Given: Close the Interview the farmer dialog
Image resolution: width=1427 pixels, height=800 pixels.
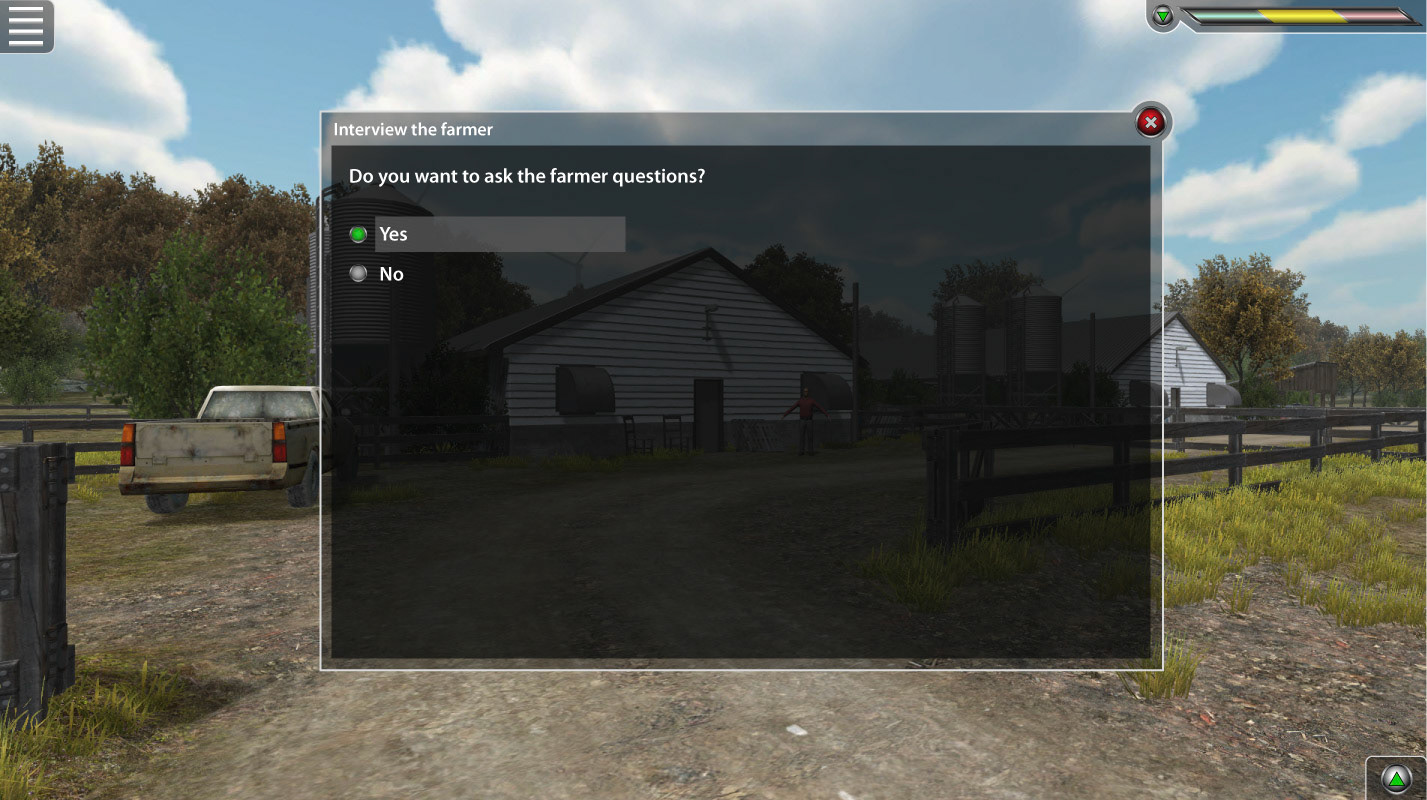Looking at the screenshot, I should pyautogui.click(x=1151, y=123).
